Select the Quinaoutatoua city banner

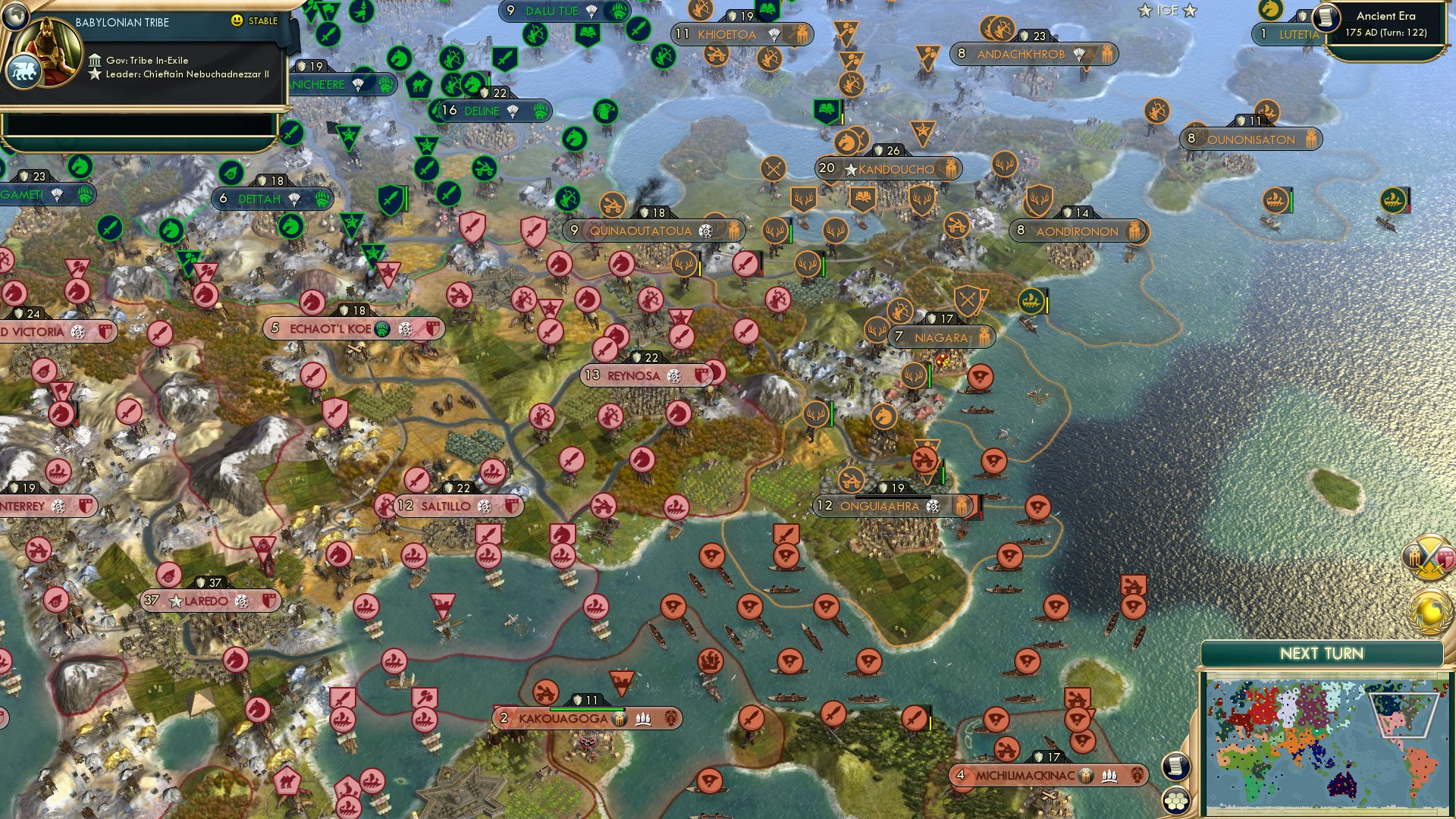pyautogui.click(x=640, y=231)
